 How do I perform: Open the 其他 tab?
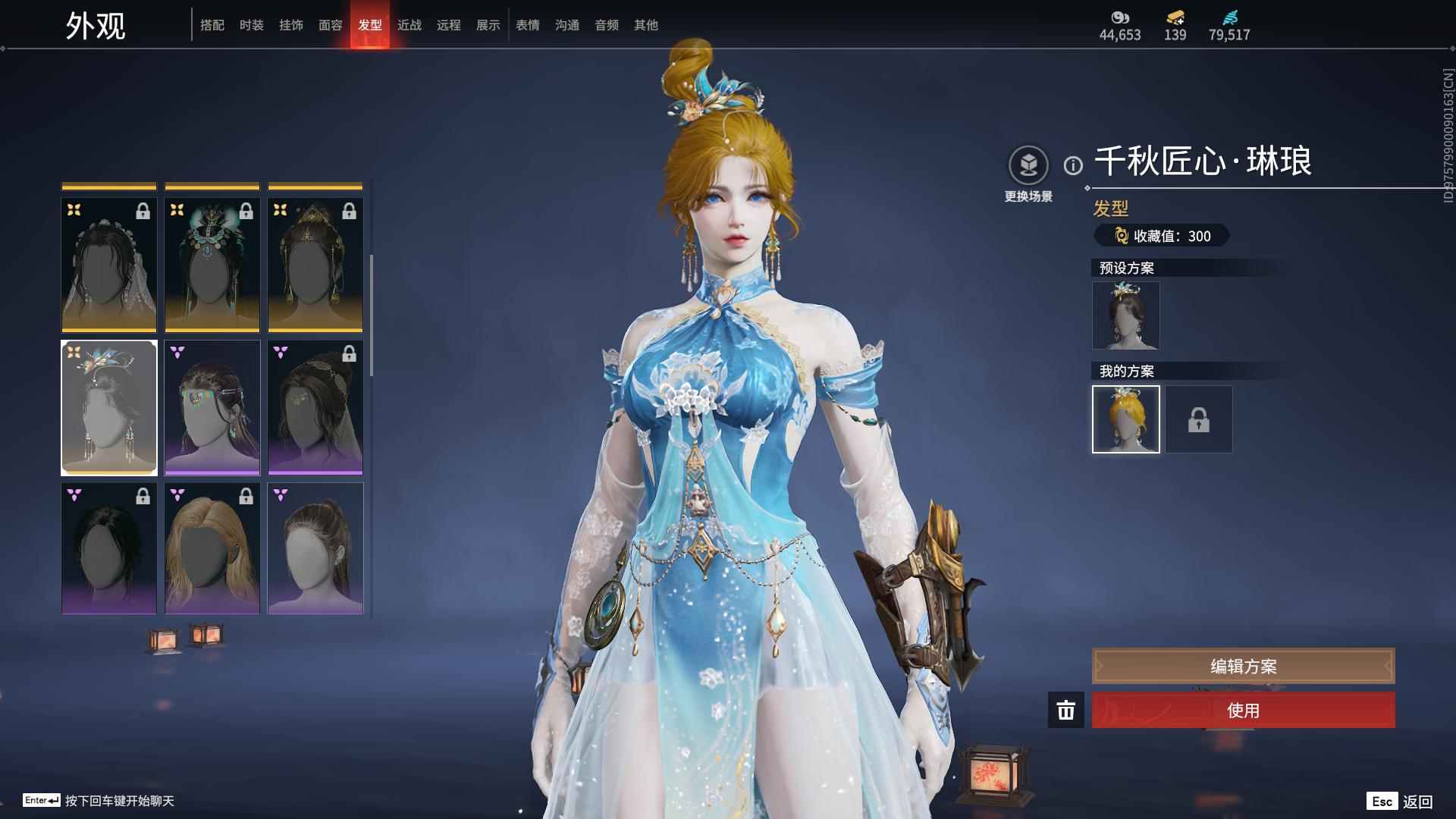[646, 25]
